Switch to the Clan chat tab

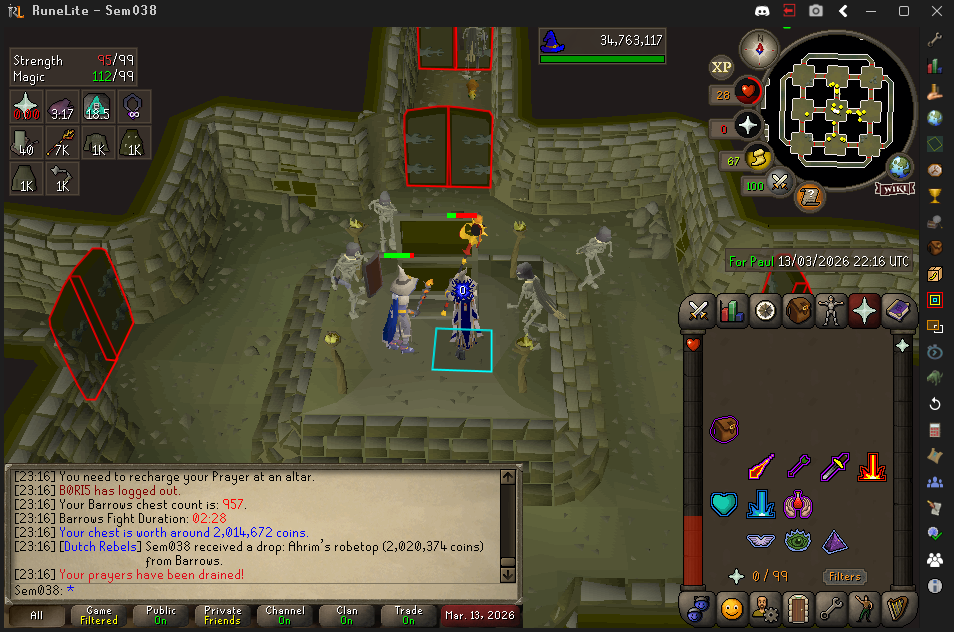tap(346, 615)
